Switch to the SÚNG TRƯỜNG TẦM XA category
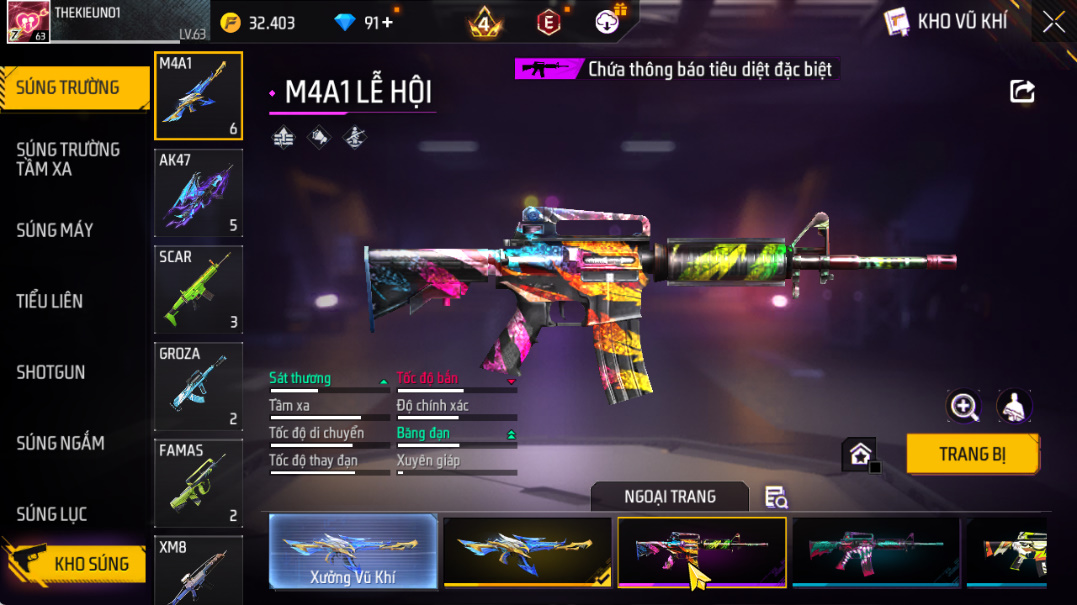The height and width of the screenshot is (605, 1077). click(68, 159)
